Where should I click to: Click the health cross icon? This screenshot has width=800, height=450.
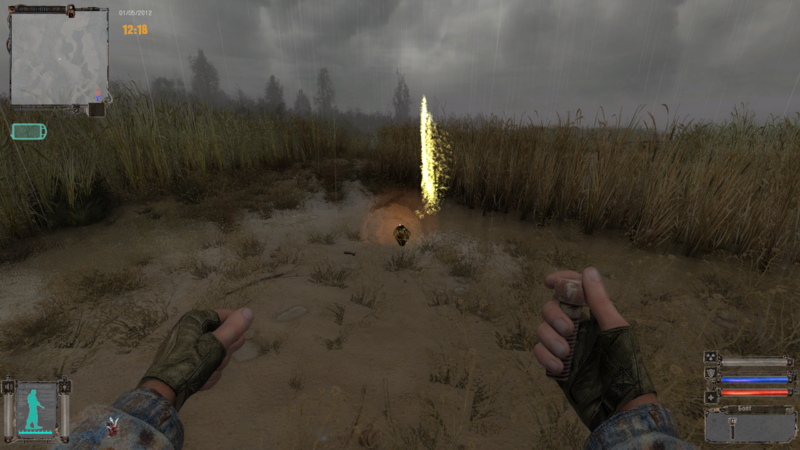pos(712,397)
